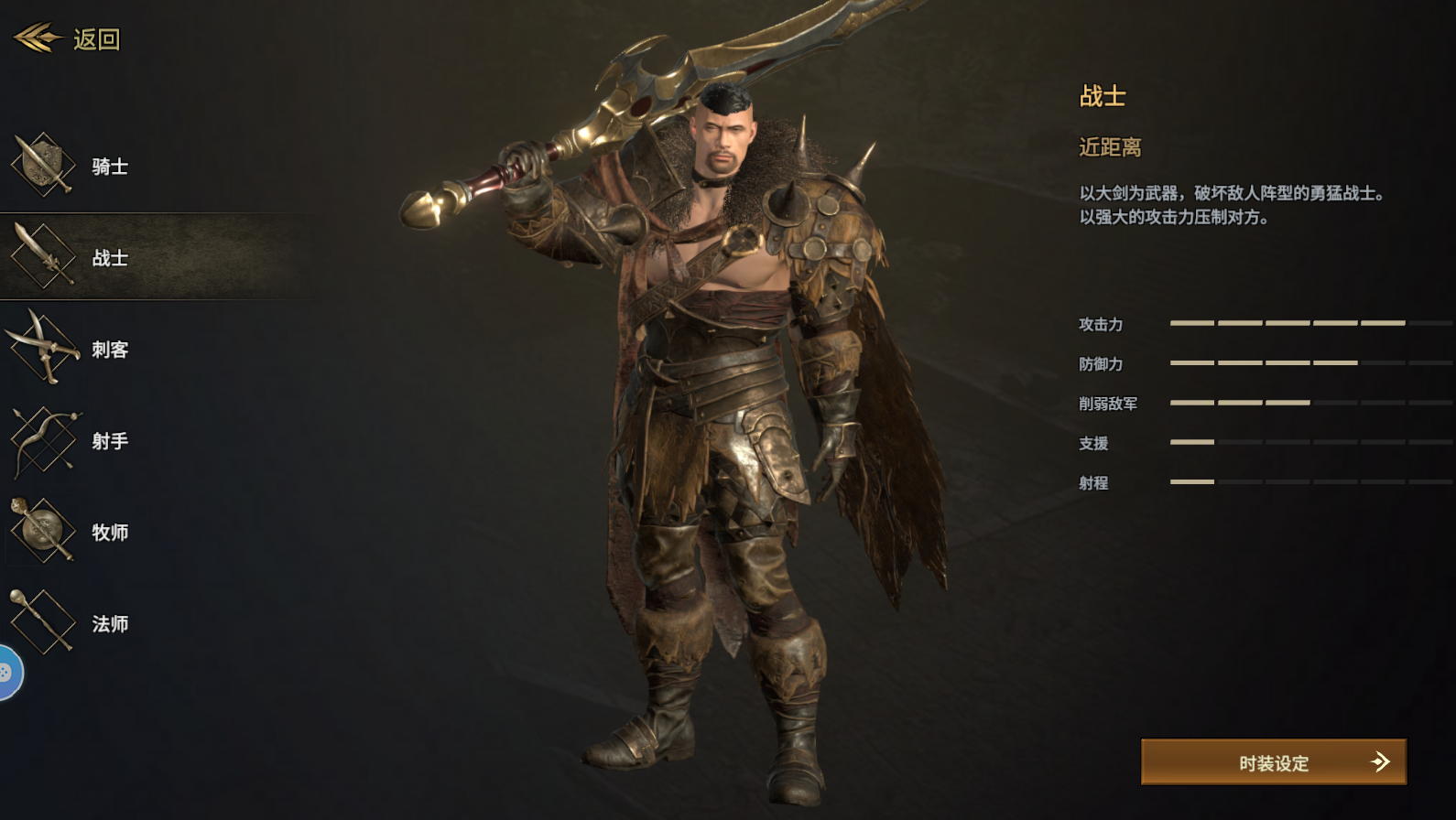Select the 骑士 class entry
Viewport: 1456px width, 820px height.
pos(111,167)
